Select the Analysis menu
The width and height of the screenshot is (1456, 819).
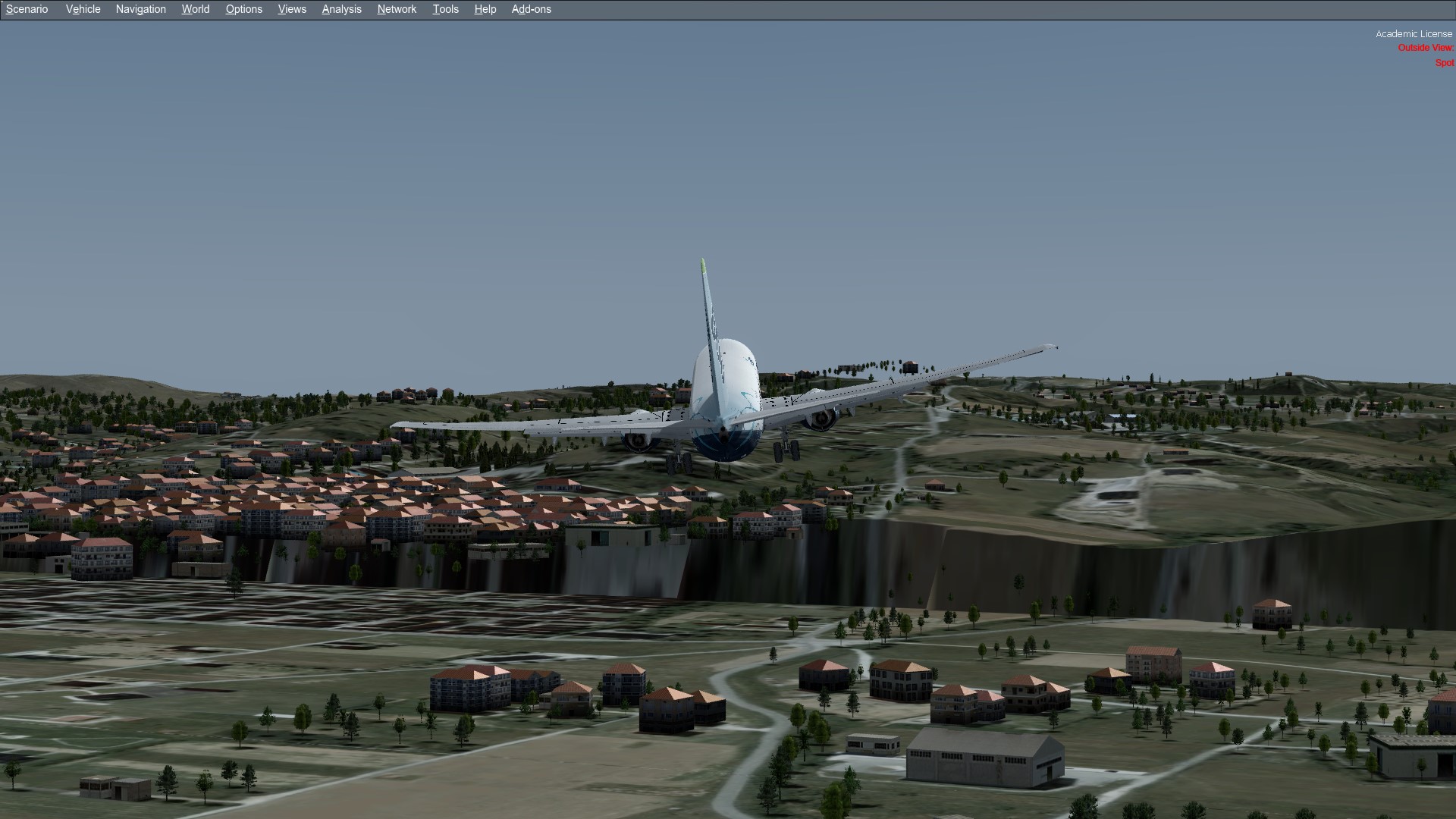(x=342, y=9)
